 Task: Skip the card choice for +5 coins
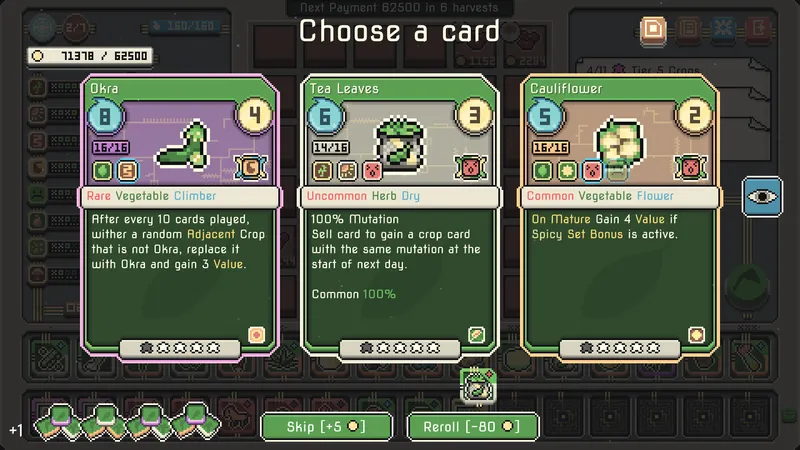click(x=325, y=426)
